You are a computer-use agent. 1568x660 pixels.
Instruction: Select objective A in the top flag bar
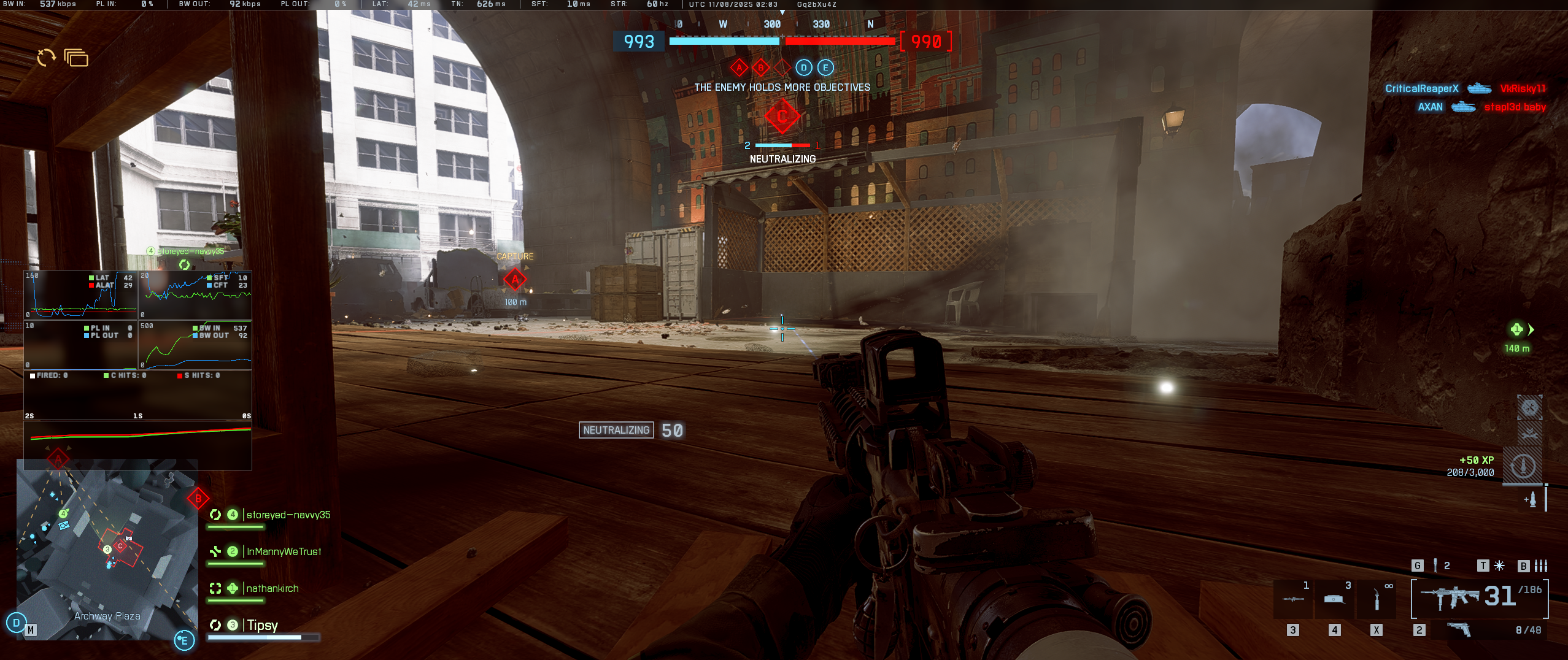click(x=739, y=67)
